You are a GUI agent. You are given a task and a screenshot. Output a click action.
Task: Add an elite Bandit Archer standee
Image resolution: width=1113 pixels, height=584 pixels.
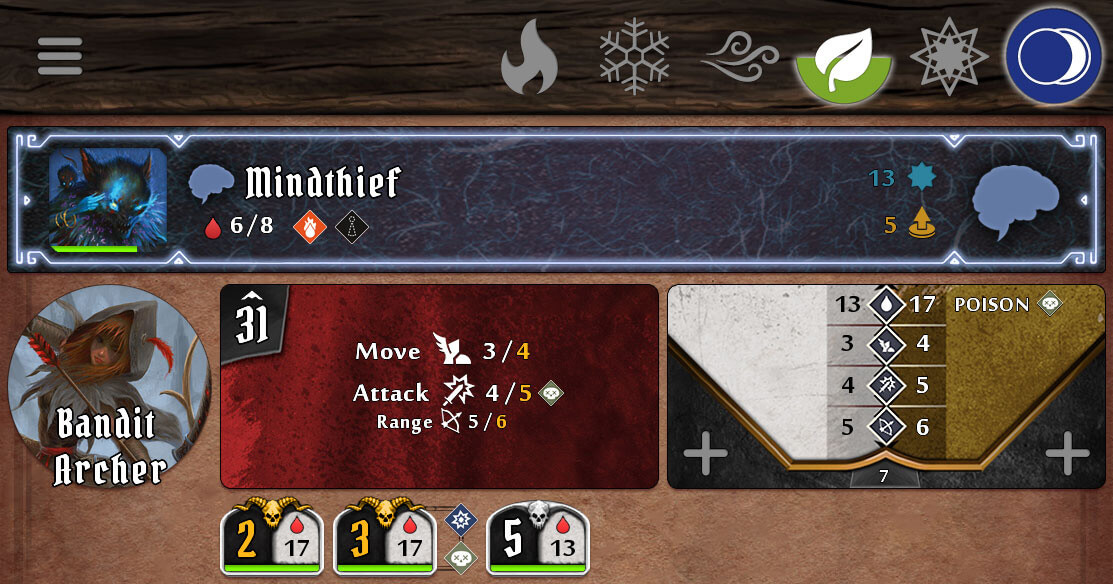coord(1067,455)
